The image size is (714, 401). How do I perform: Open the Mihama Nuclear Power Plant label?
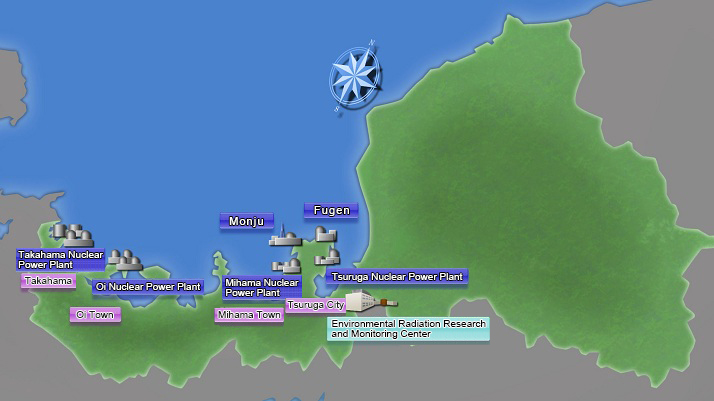pos(252,288)
